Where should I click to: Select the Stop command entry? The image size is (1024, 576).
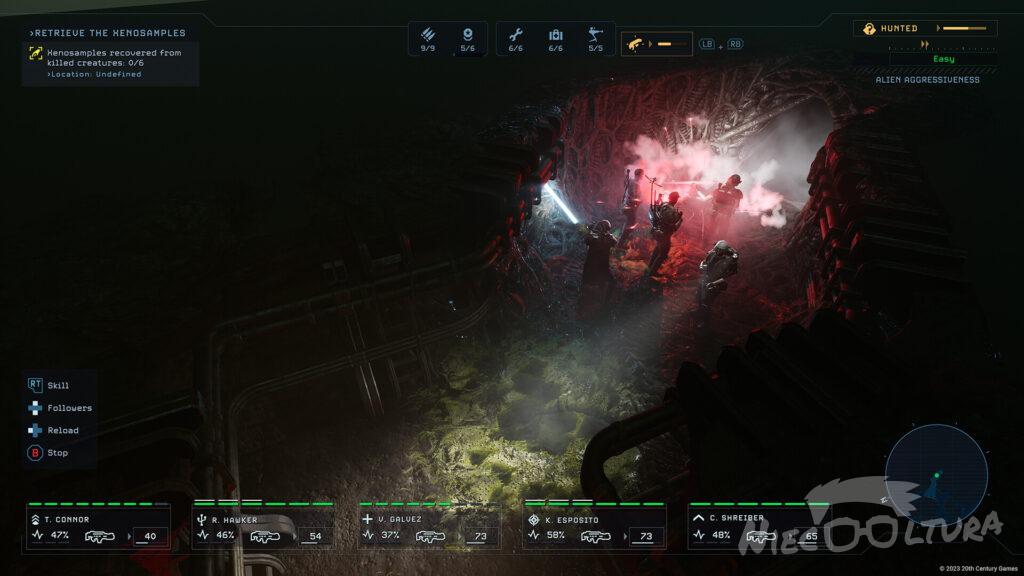[49, 453]
